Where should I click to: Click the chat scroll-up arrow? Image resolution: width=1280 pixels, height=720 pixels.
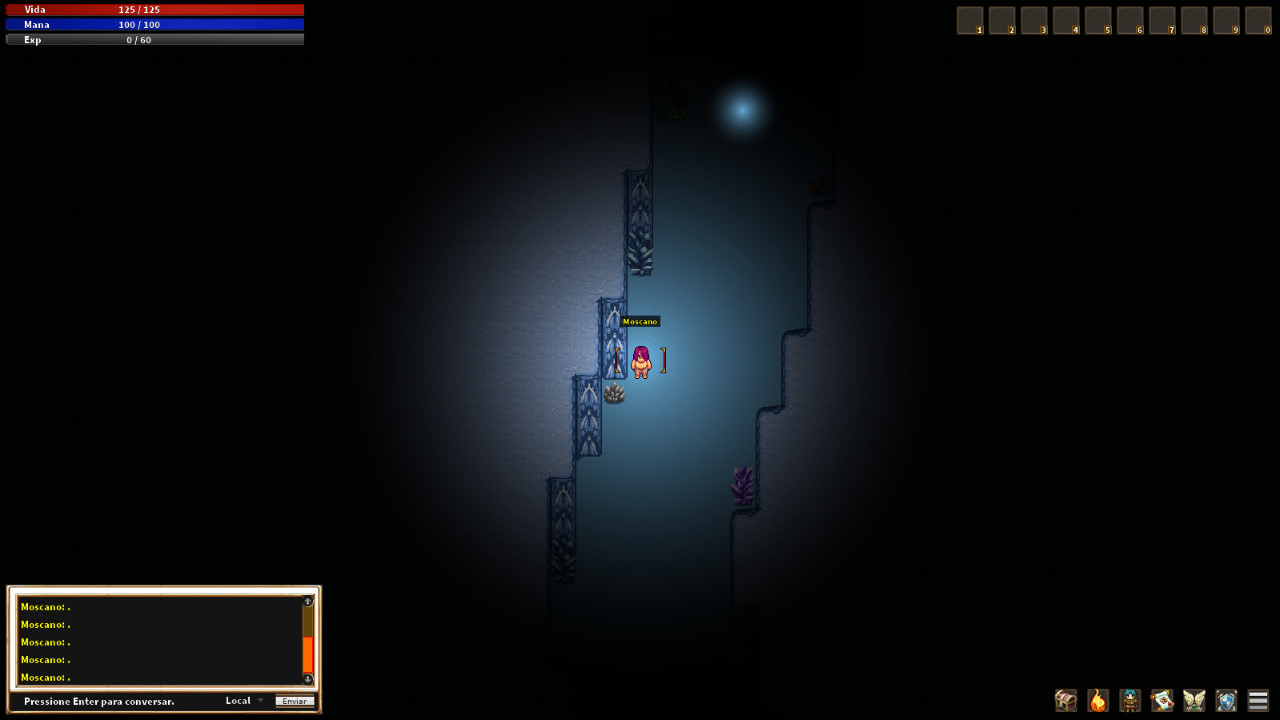(x=308, y=601)
